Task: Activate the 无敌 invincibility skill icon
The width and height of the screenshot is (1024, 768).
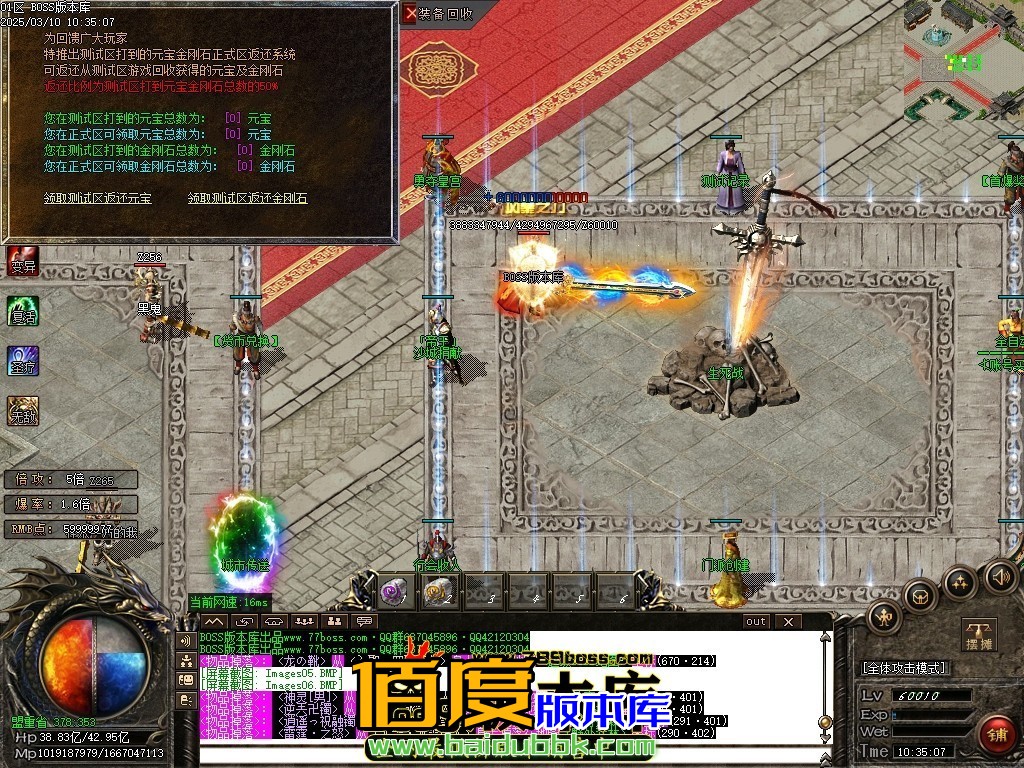Action: coord(22,409)
